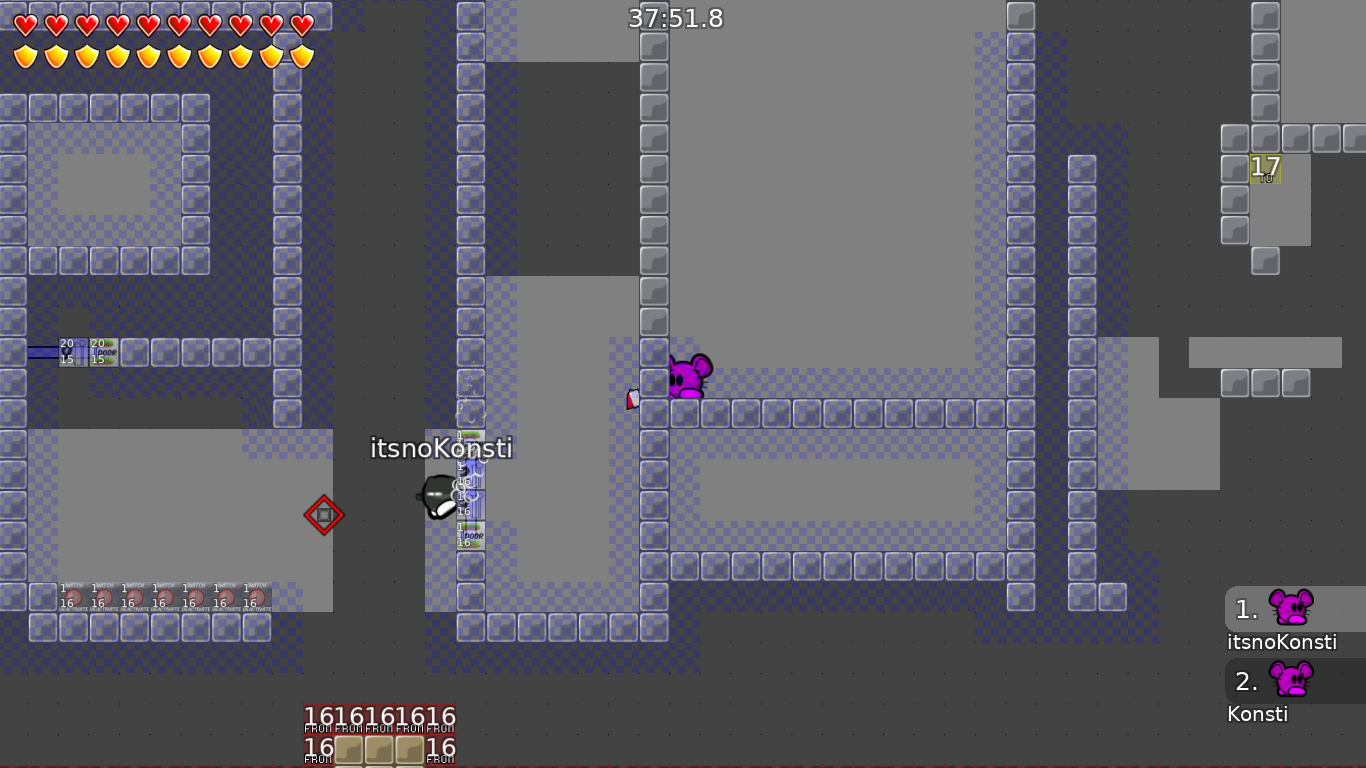Click the last shield in the armor row
1366x768 pixels.
(x=301, y=54)
